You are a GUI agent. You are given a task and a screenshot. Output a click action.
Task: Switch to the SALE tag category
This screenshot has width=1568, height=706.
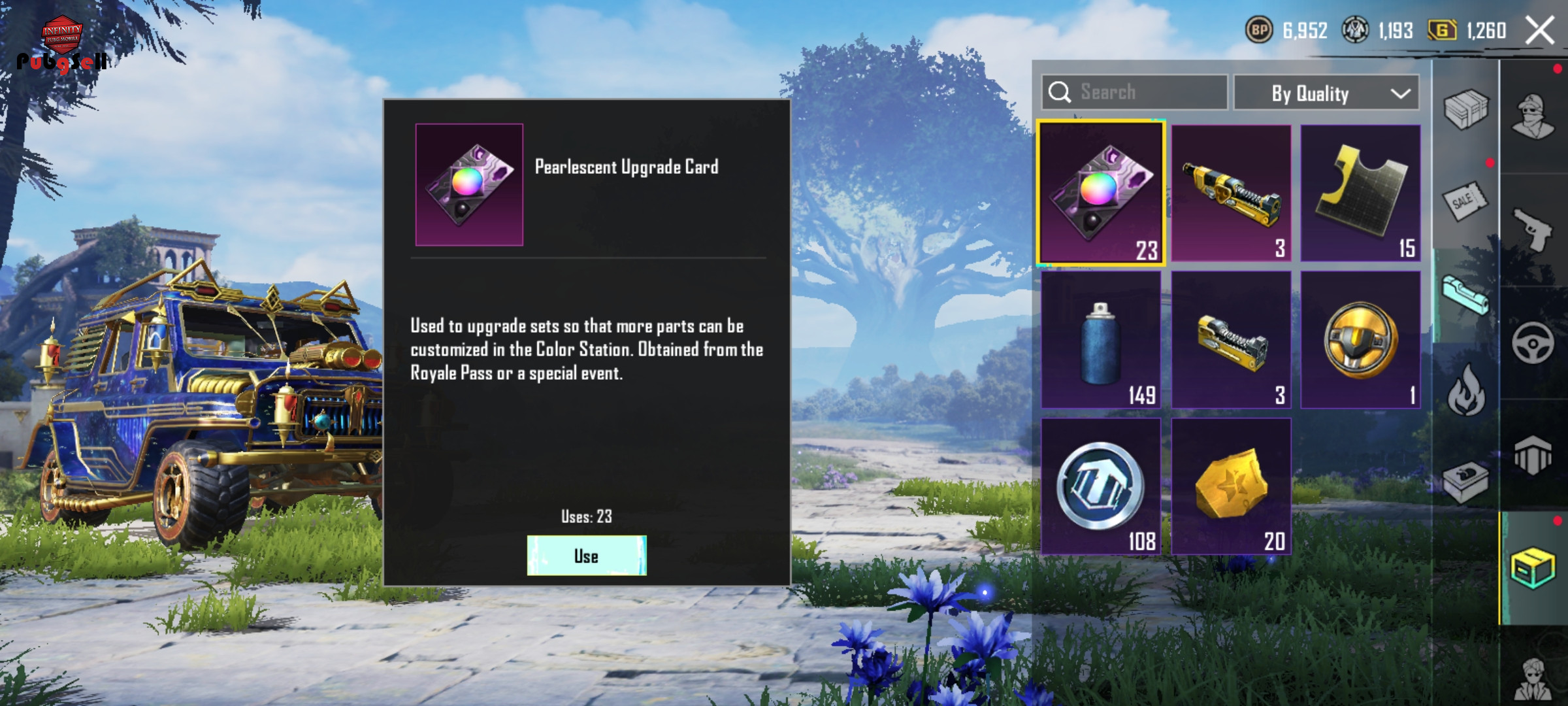[x=1464, y=201]
